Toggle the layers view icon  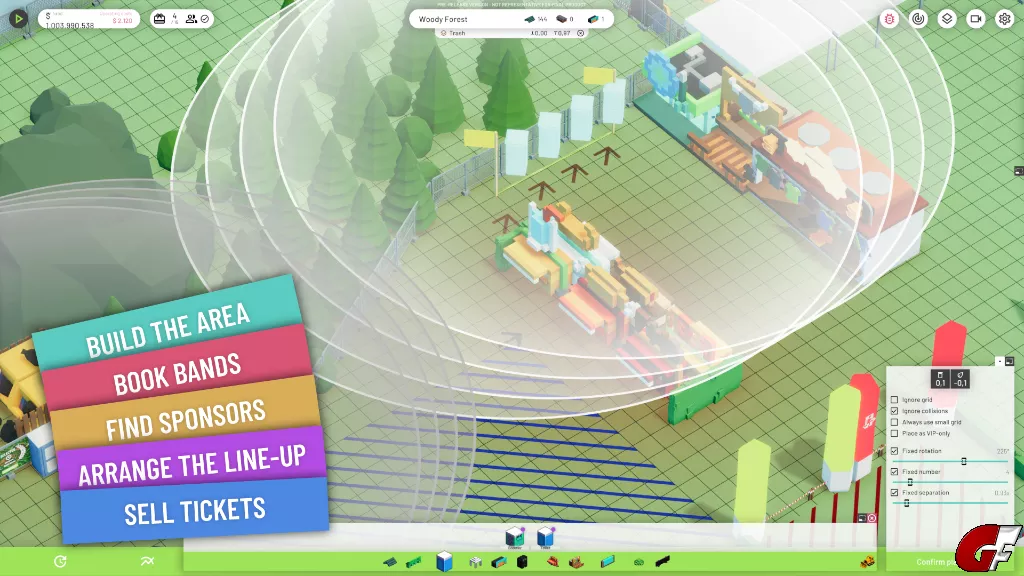(947, 19)
